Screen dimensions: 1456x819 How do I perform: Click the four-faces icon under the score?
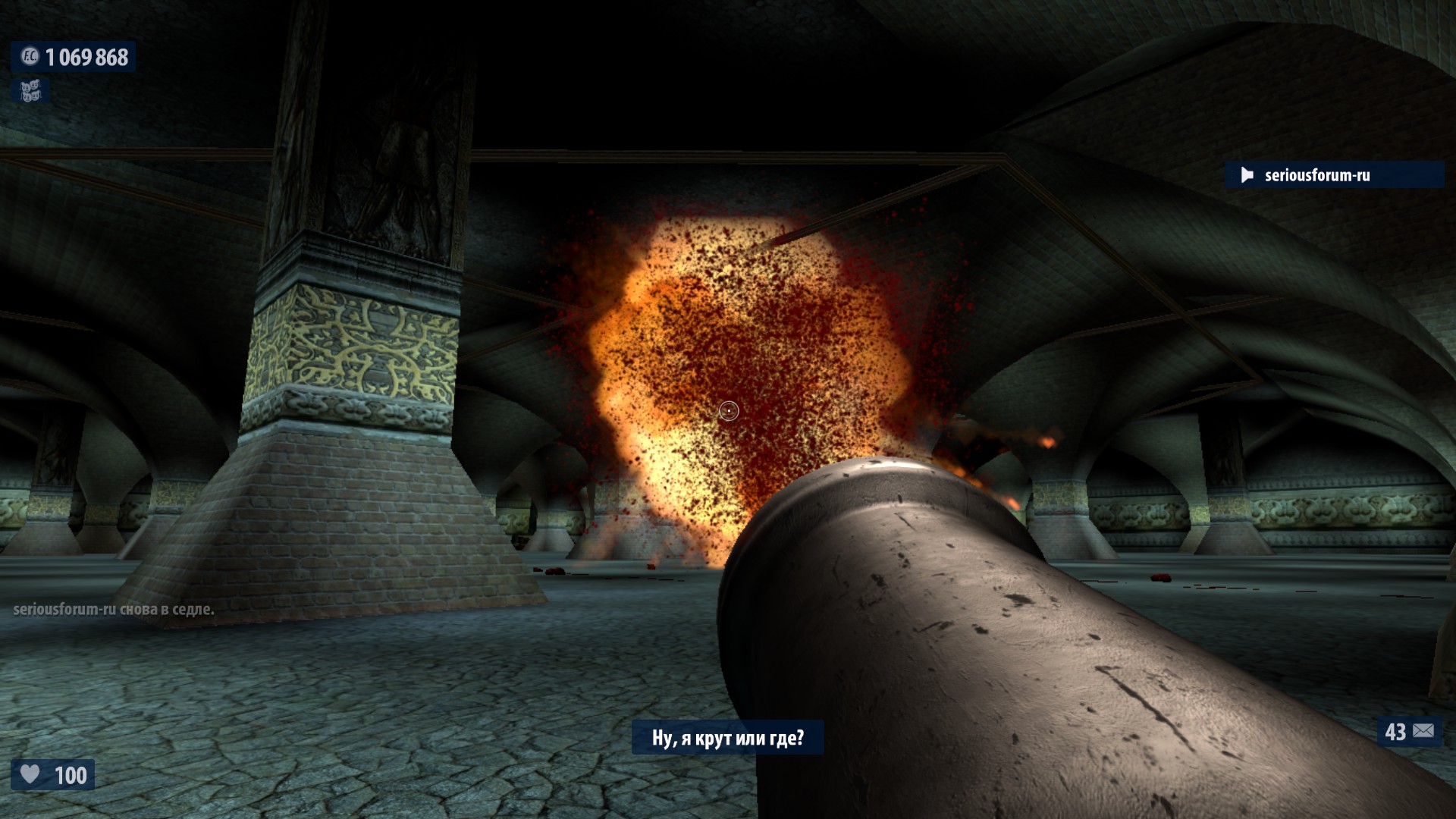30,92
